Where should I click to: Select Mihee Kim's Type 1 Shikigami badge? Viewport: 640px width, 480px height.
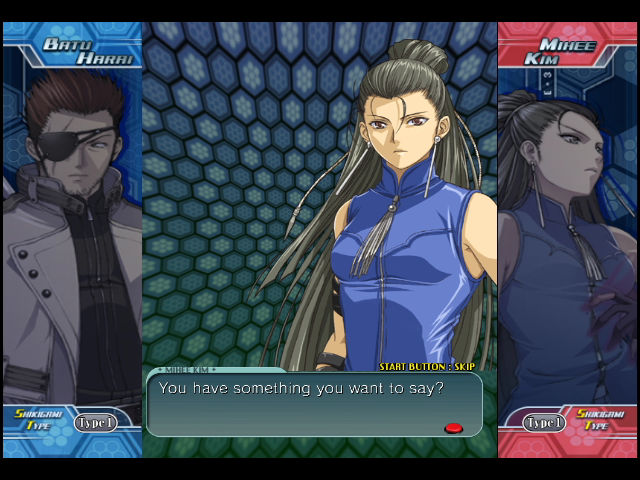[544, 422]
